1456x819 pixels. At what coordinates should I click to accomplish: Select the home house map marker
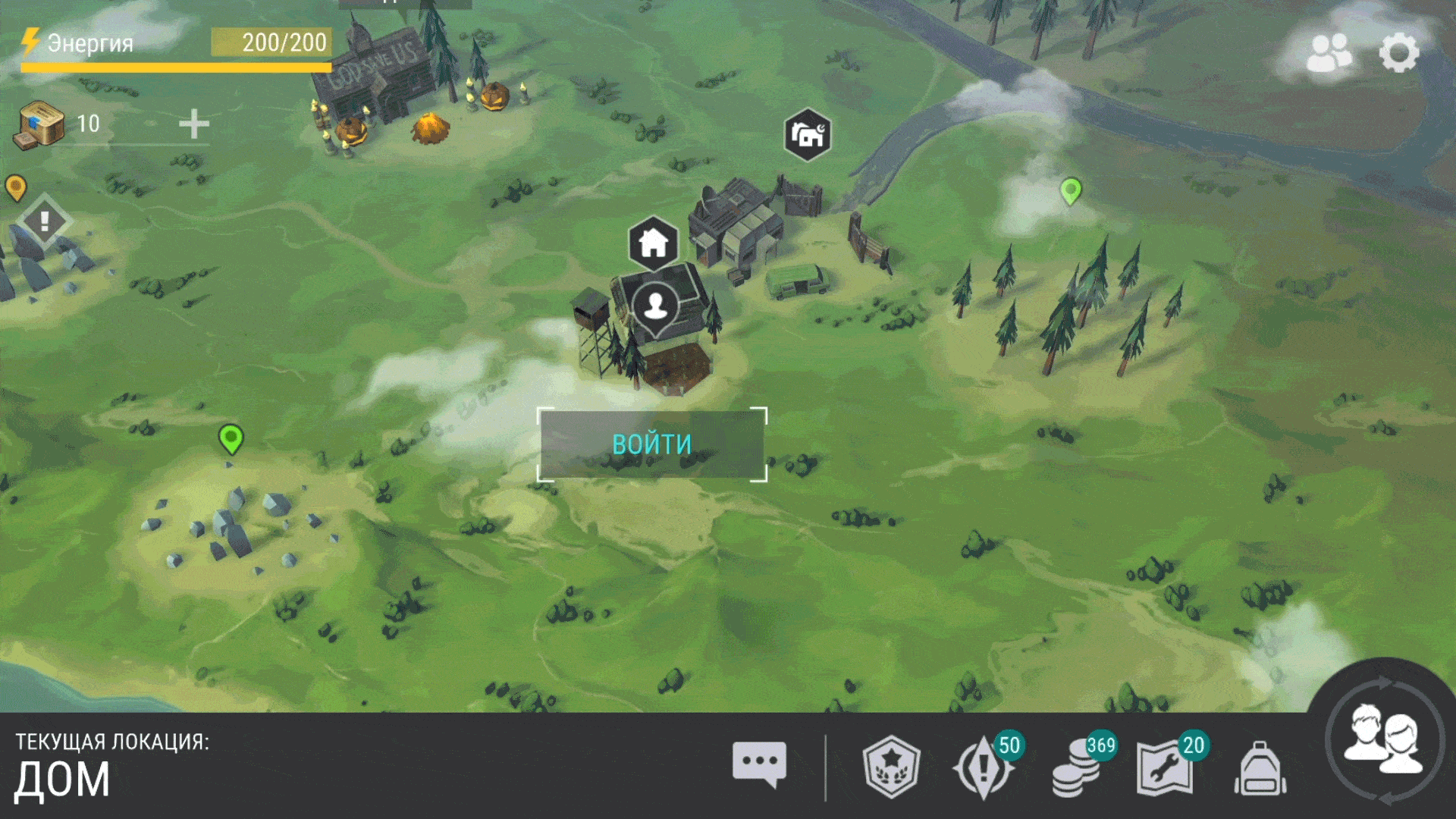(653, 244)
